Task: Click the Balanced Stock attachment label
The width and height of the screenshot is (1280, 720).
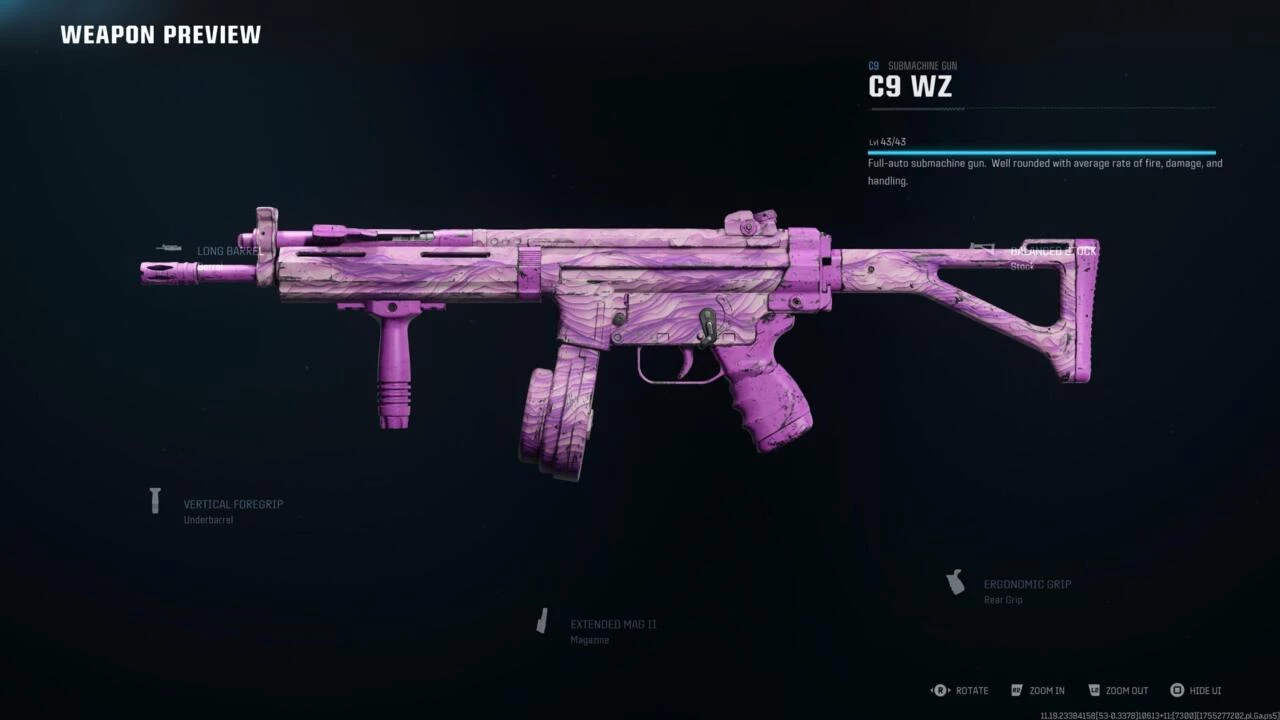Action: [1052, 252]
